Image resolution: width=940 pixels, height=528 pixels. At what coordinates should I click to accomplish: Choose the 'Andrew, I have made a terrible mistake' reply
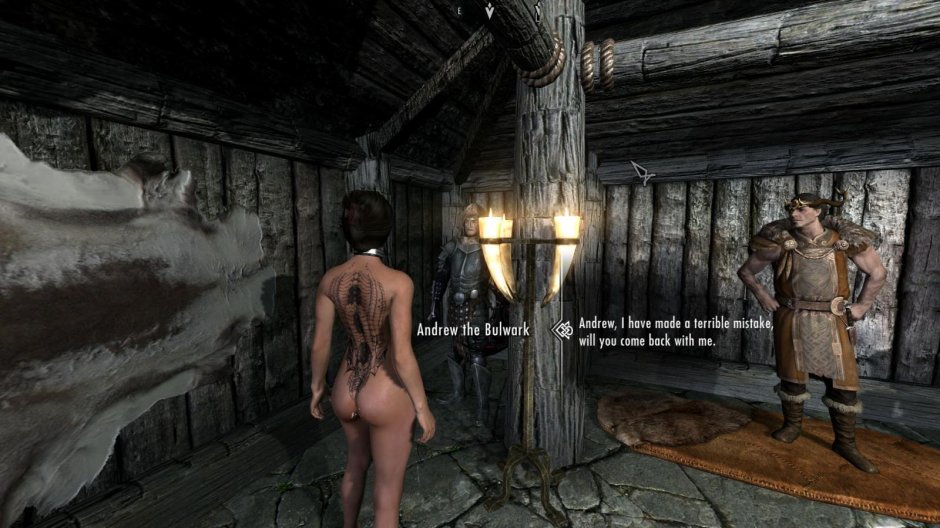[x=675, y=331]
